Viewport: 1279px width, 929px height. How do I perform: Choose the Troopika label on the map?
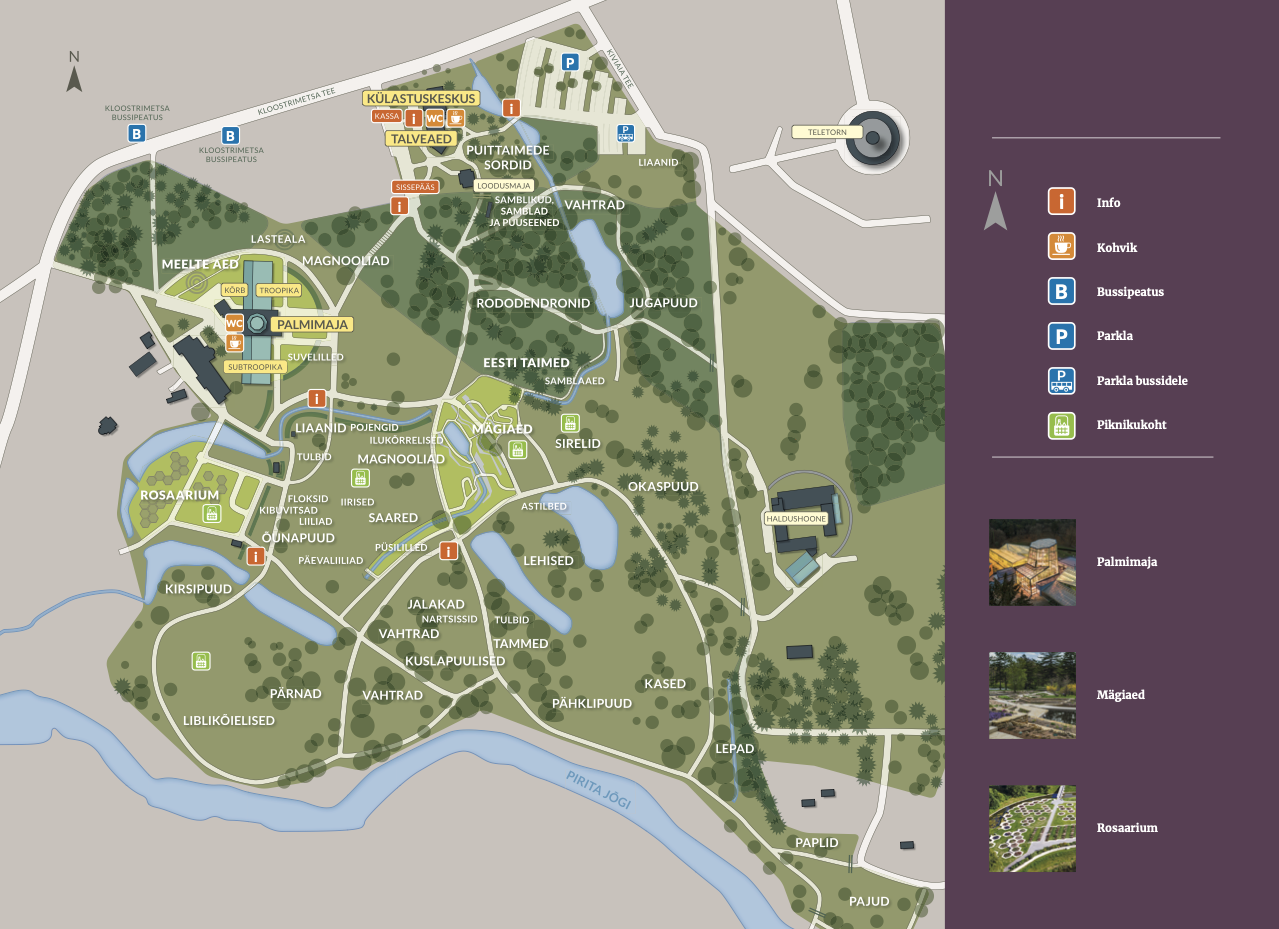pos(278,290)
